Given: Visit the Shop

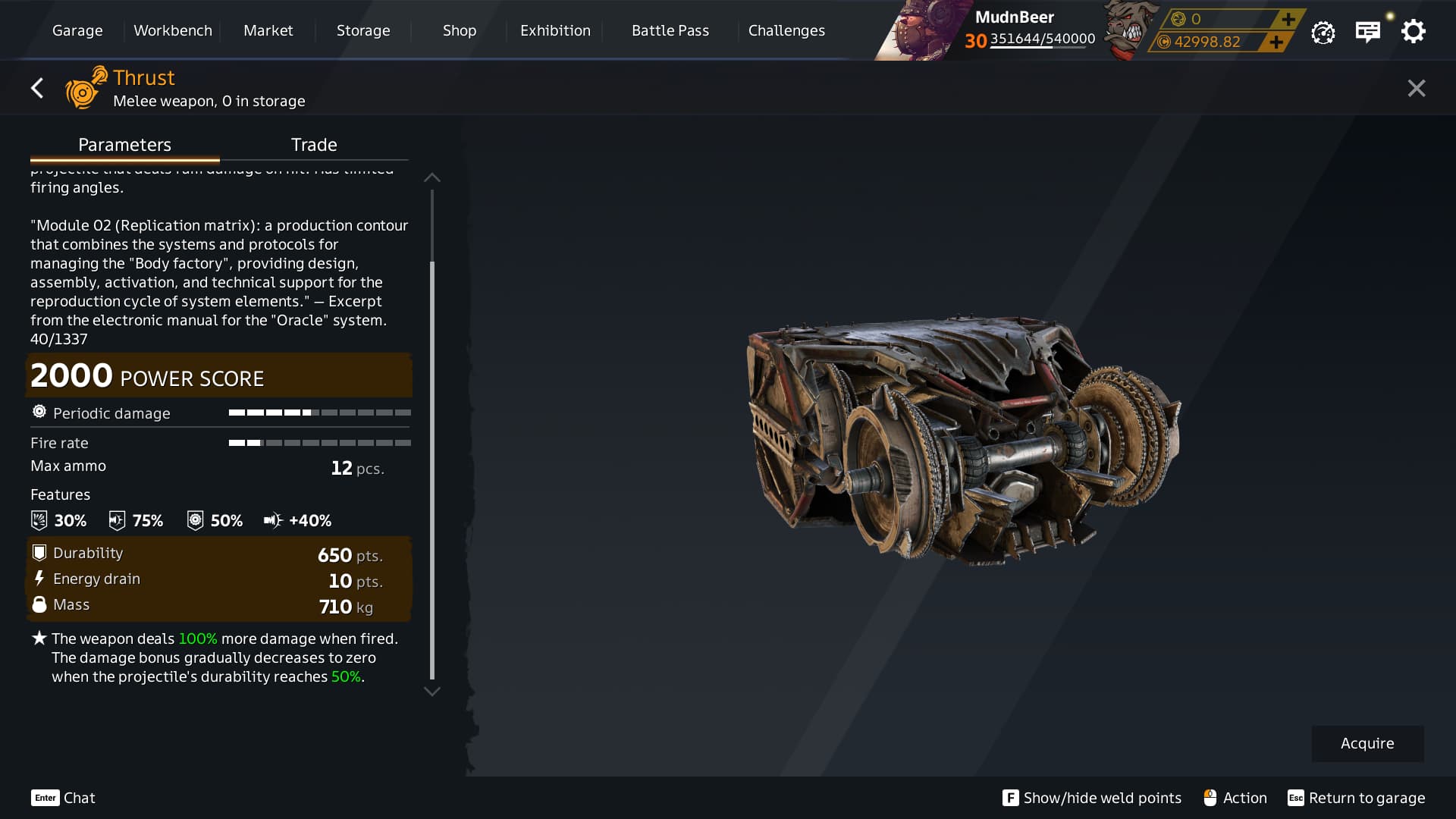Looking at the screenshot, I should click(x=460, y=30).
